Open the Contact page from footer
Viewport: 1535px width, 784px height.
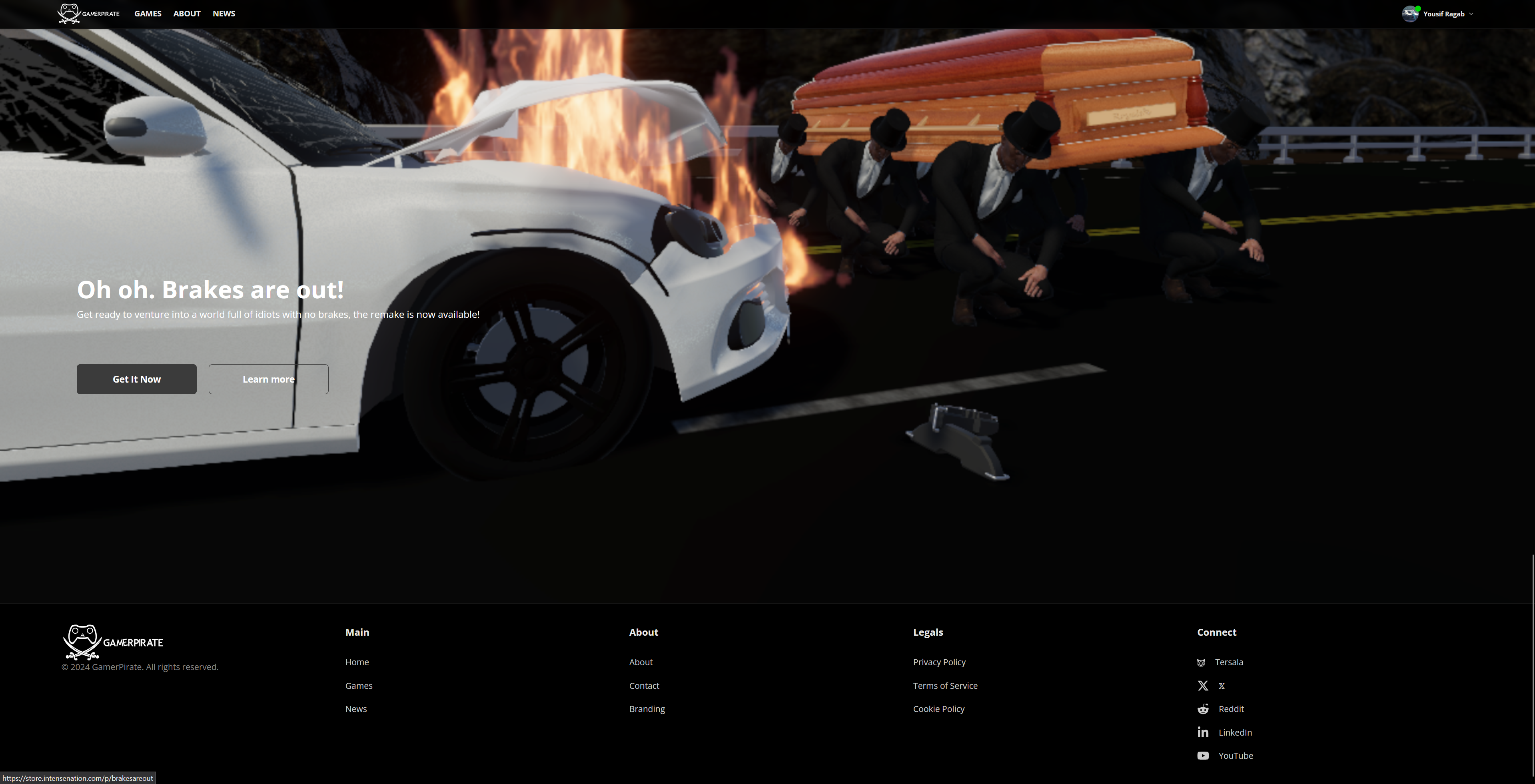[644, 686]
